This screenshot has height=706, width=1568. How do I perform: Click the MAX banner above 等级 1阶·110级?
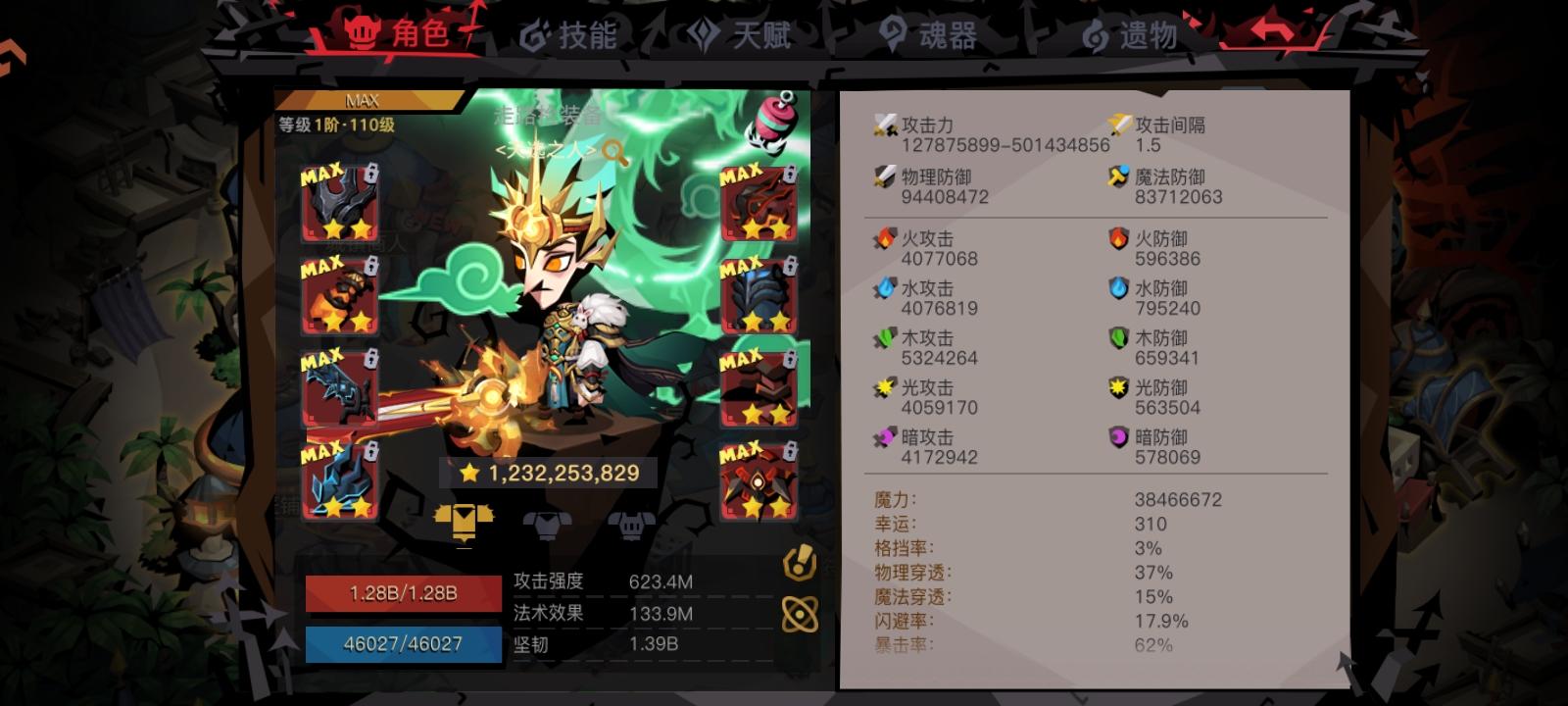tap(361, 99)
